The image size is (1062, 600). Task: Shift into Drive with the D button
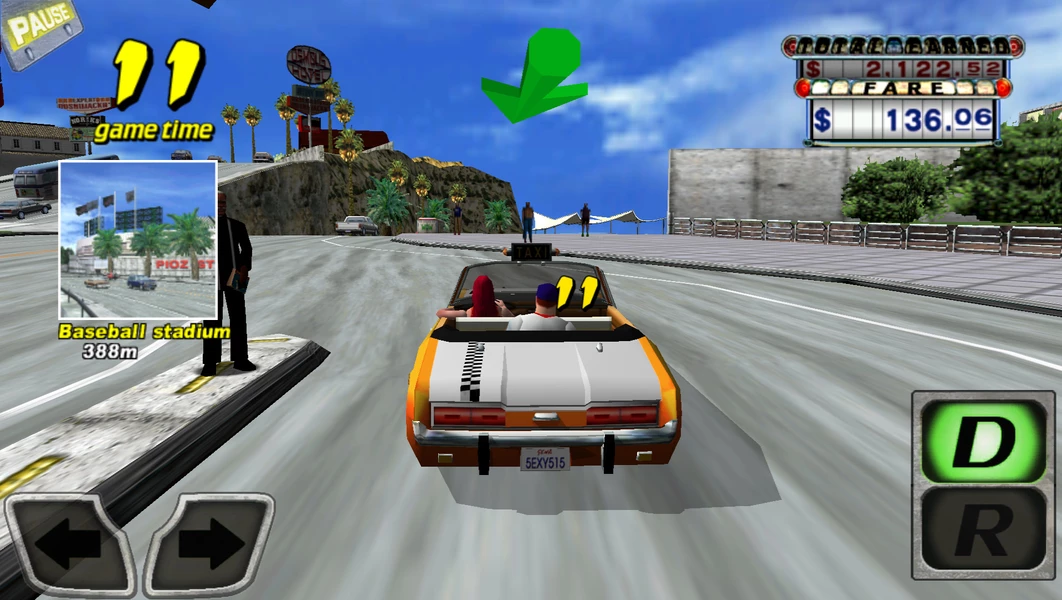coord(984,440)
